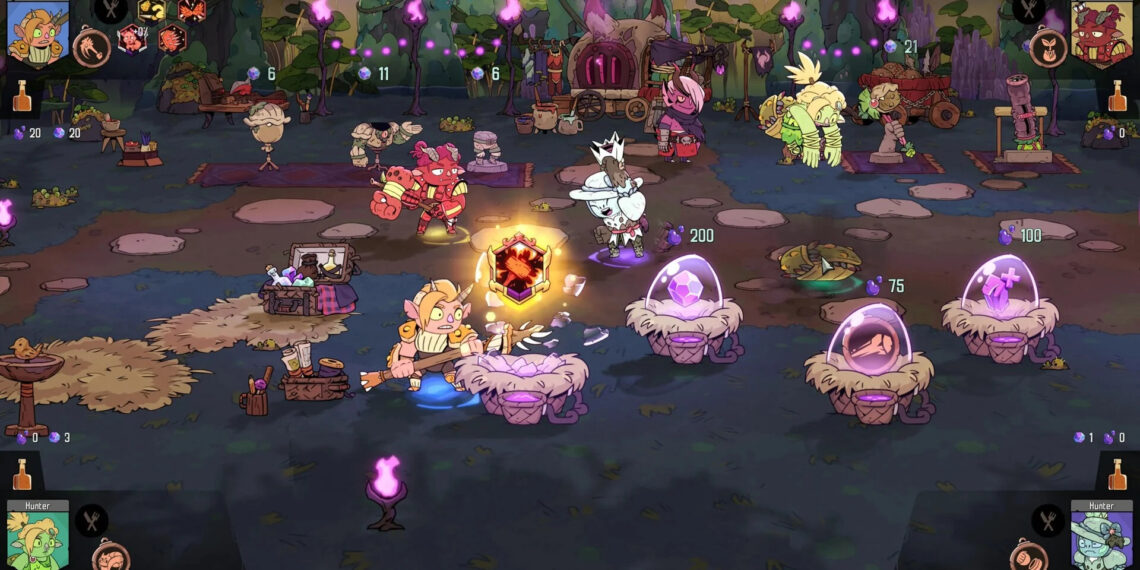
Task: Select the yellow hexagon perk badge
Action: (152, 10)
